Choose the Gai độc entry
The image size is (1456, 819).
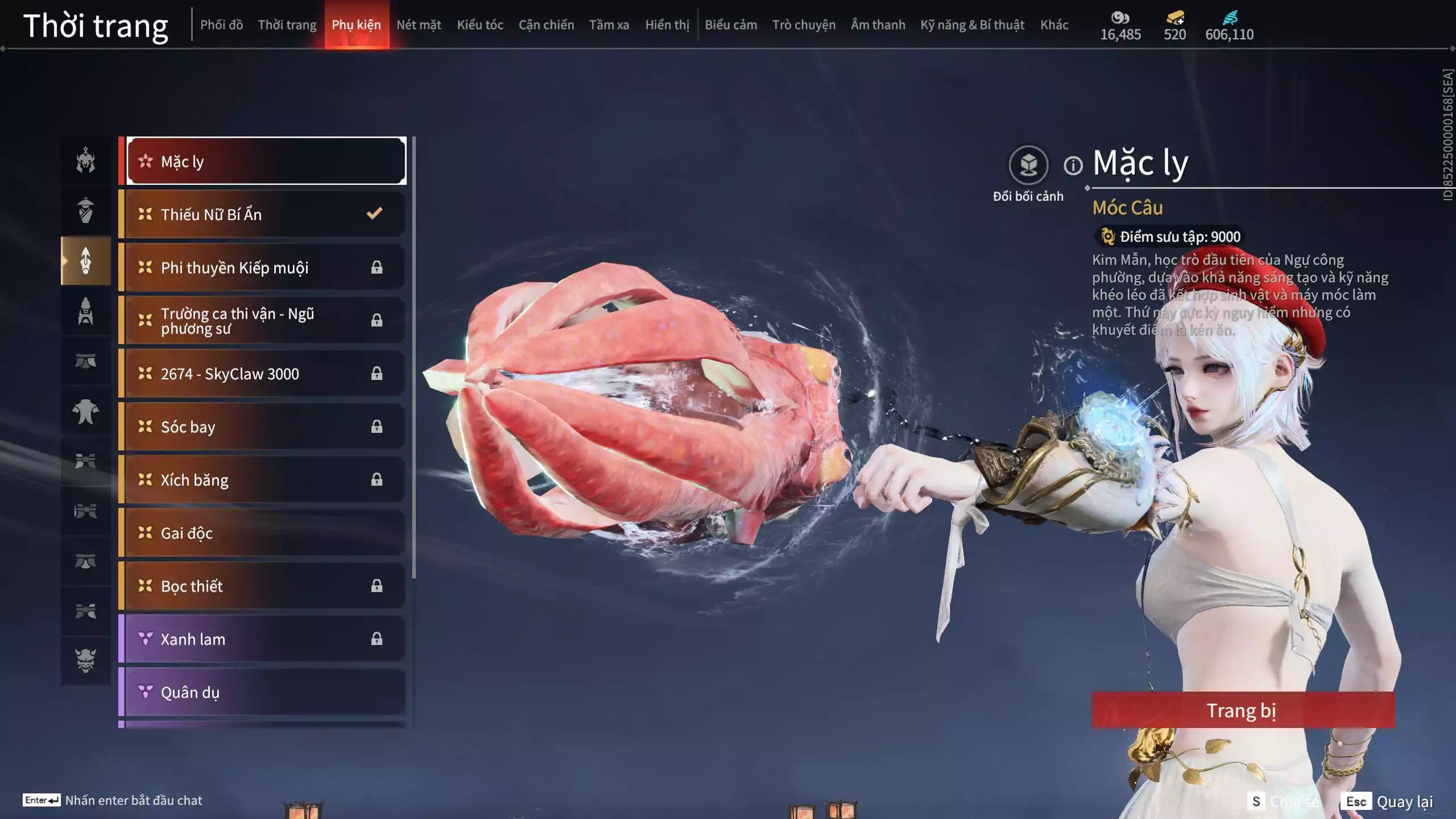click(x=265, y=533)
